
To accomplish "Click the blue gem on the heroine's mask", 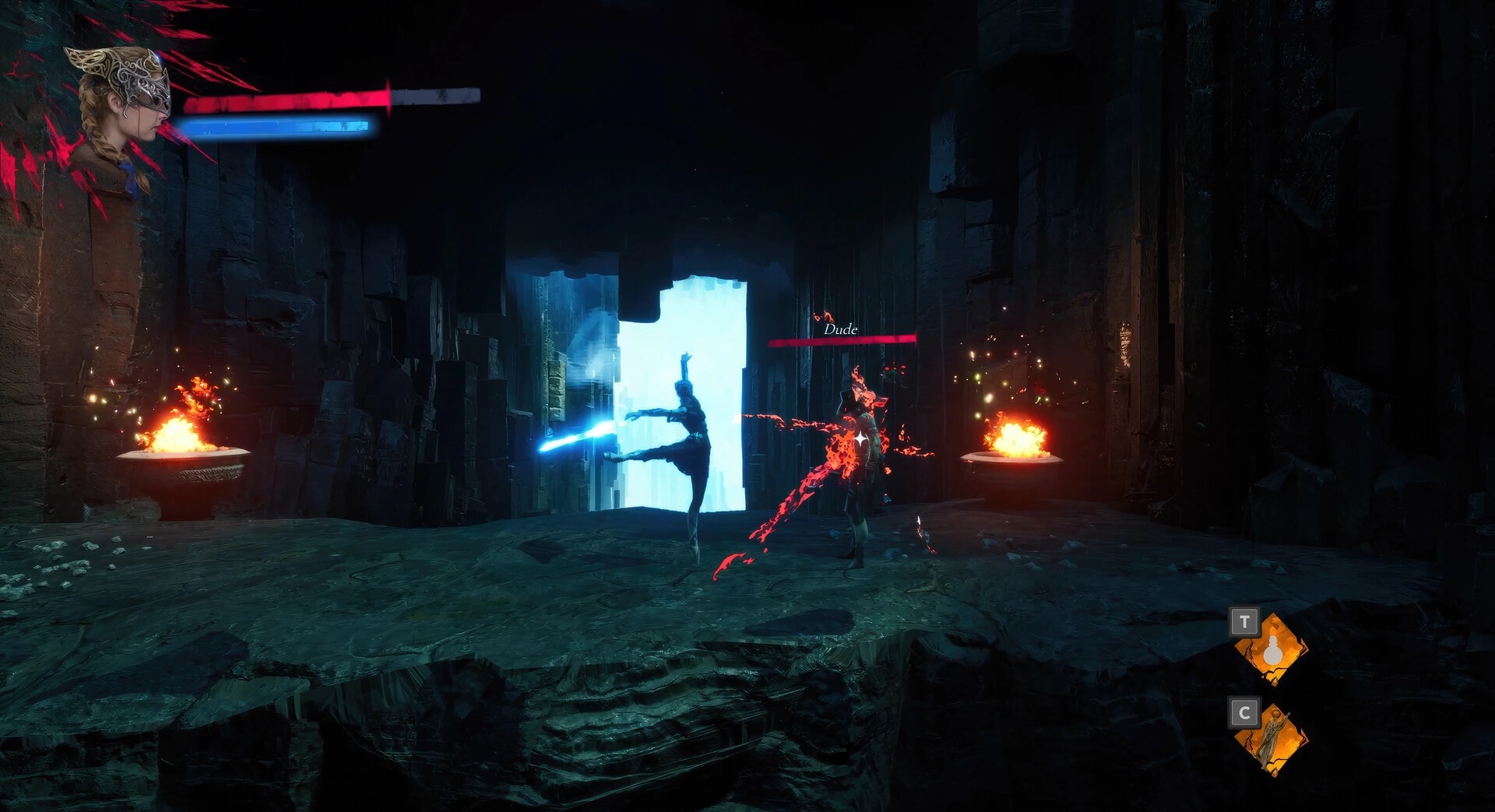I will point(158,57).
